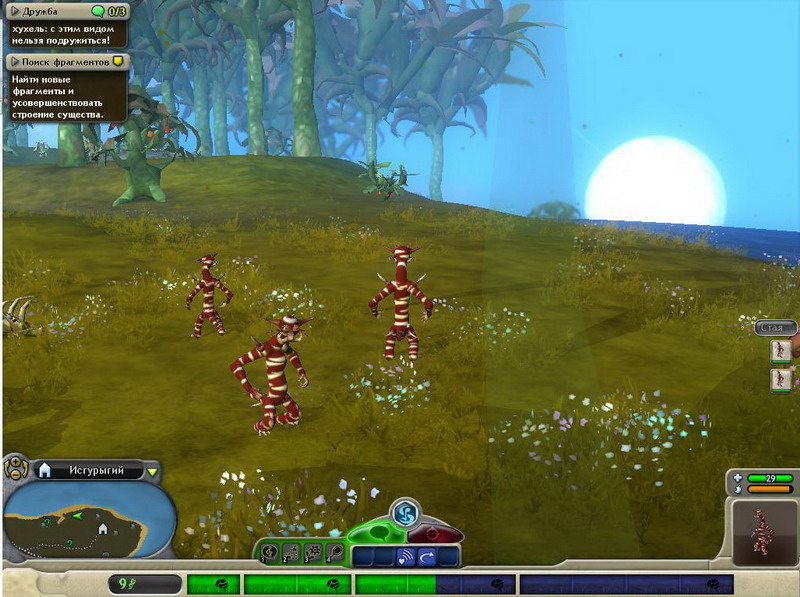Open the Исгурыгий nest dropdown arrow
The width and height of the screenshot is (800, 597).
152,471
